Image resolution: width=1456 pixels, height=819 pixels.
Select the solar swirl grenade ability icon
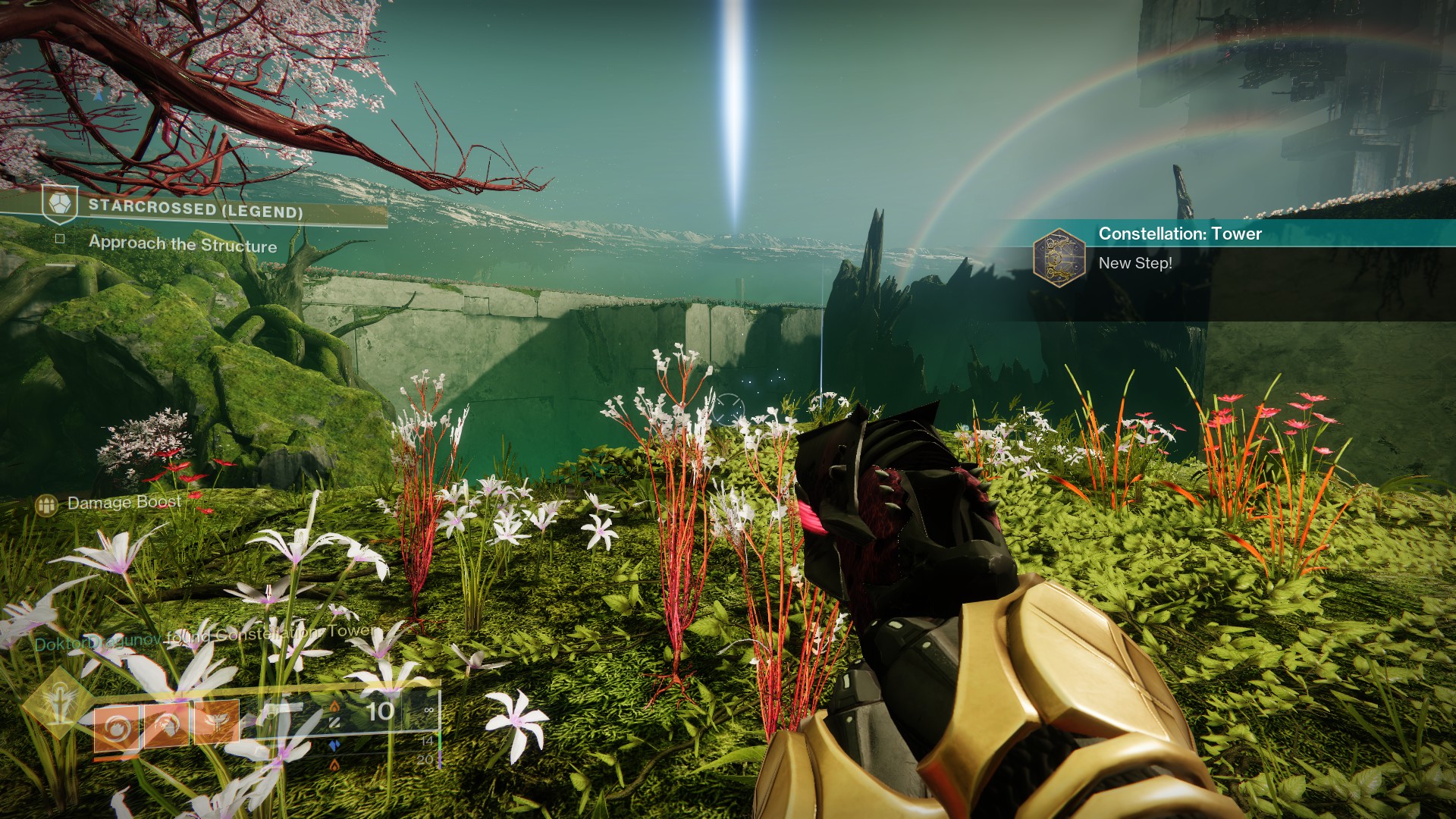pos(117,728)
